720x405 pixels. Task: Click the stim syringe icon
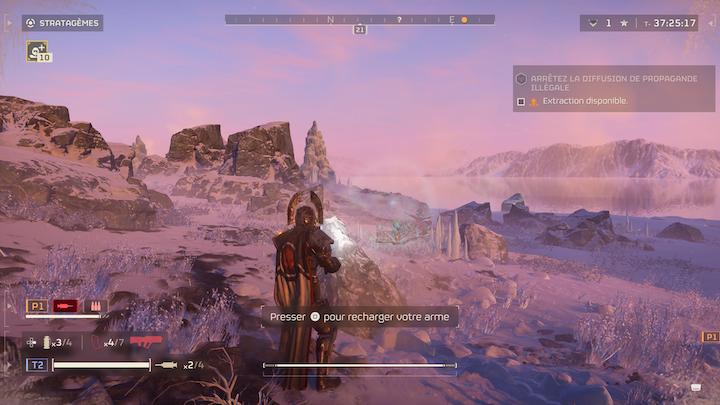(167, 365)
